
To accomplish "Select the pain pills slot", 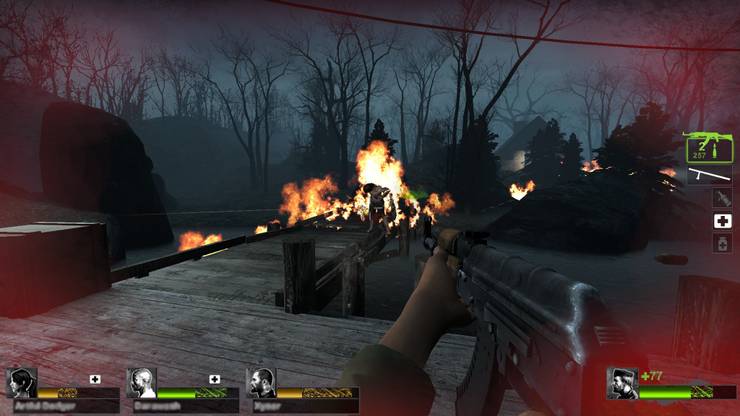I will tap(721, 243).
